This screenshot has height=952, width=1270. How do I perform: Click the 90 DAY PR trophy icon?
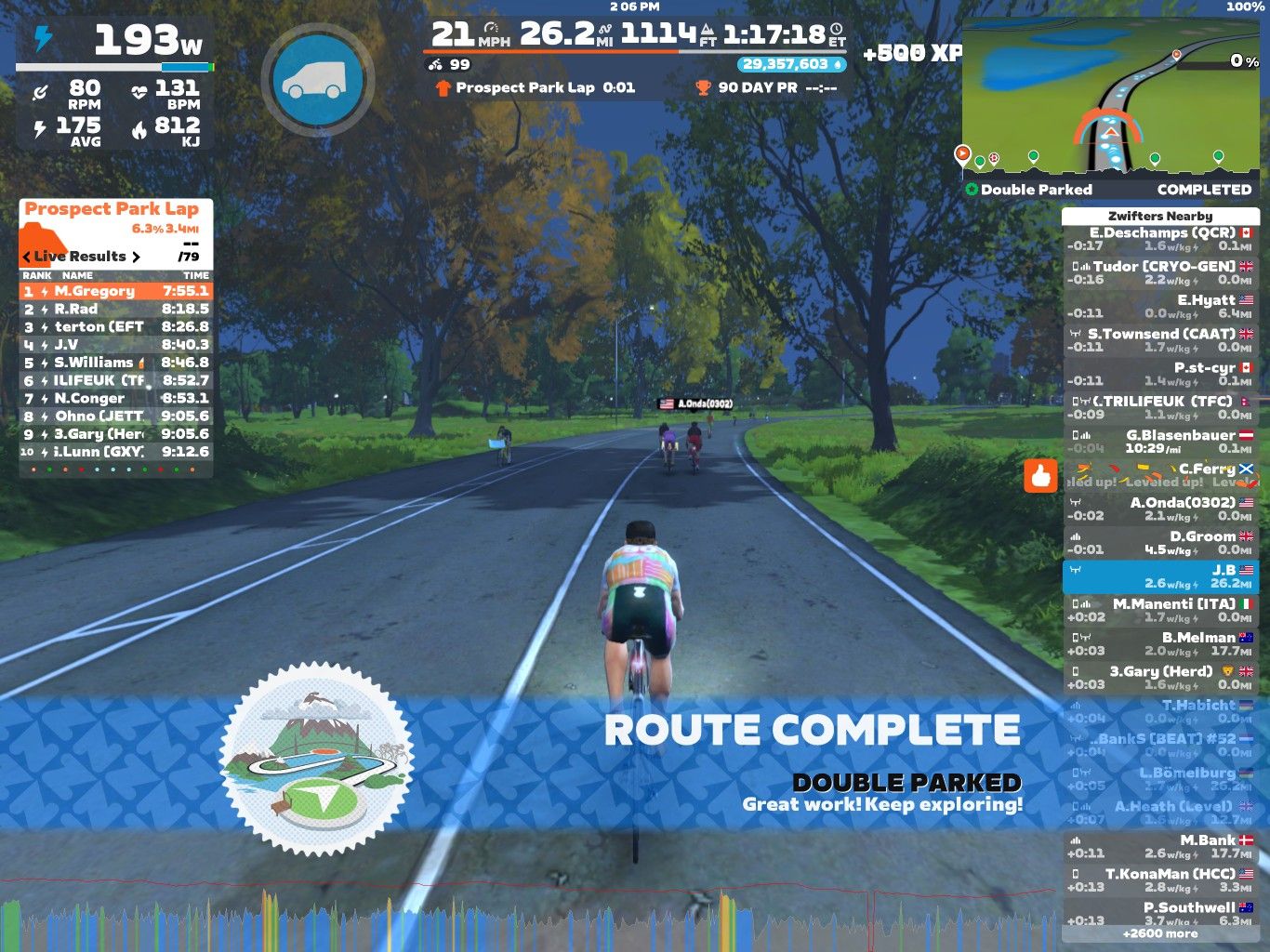[703, 88]
